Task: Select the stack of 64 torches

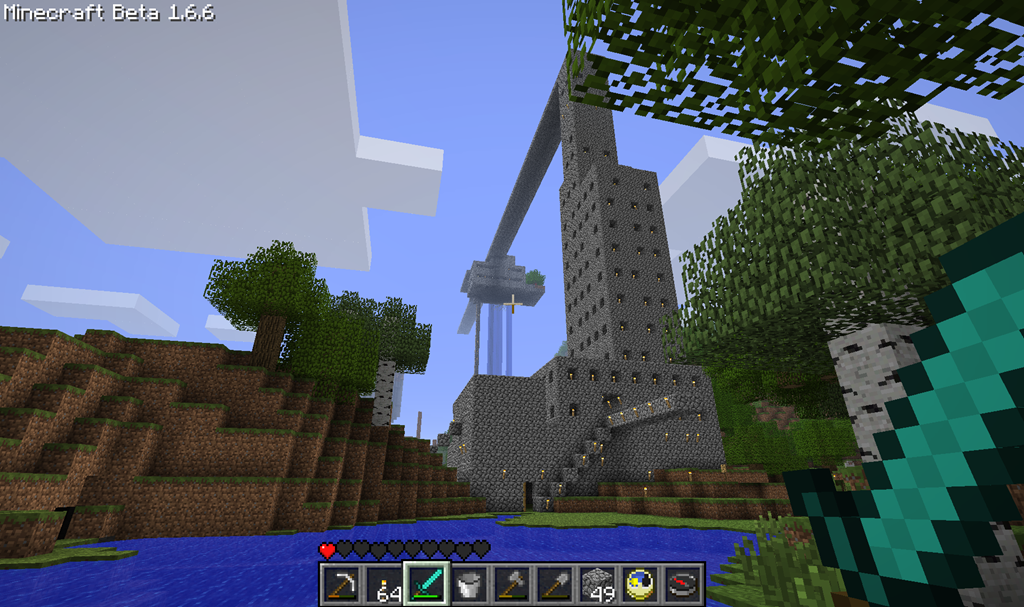Action: click(x=383, y=583)
